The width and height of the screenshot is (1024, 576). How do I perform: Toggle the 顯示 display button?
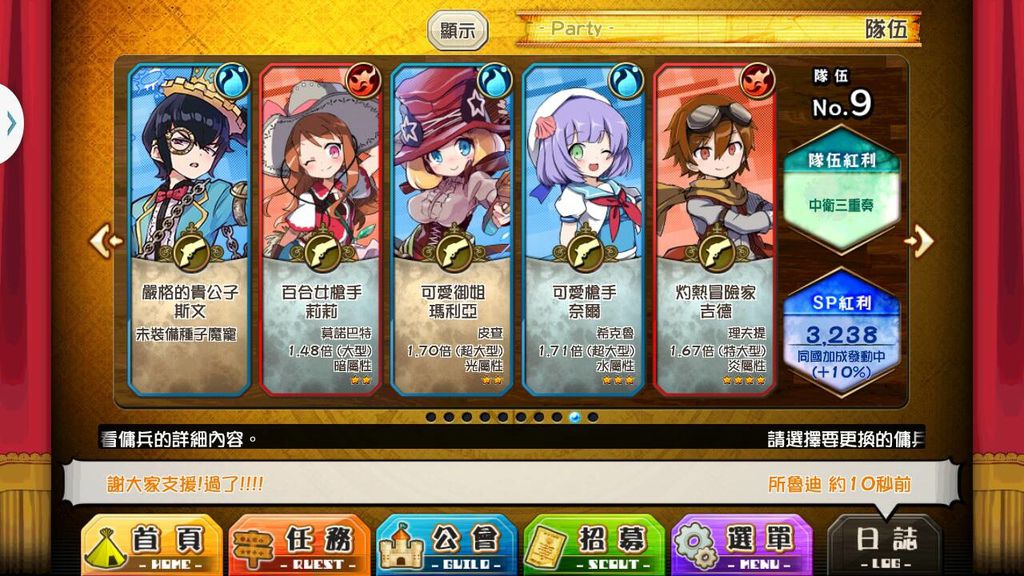458,30
